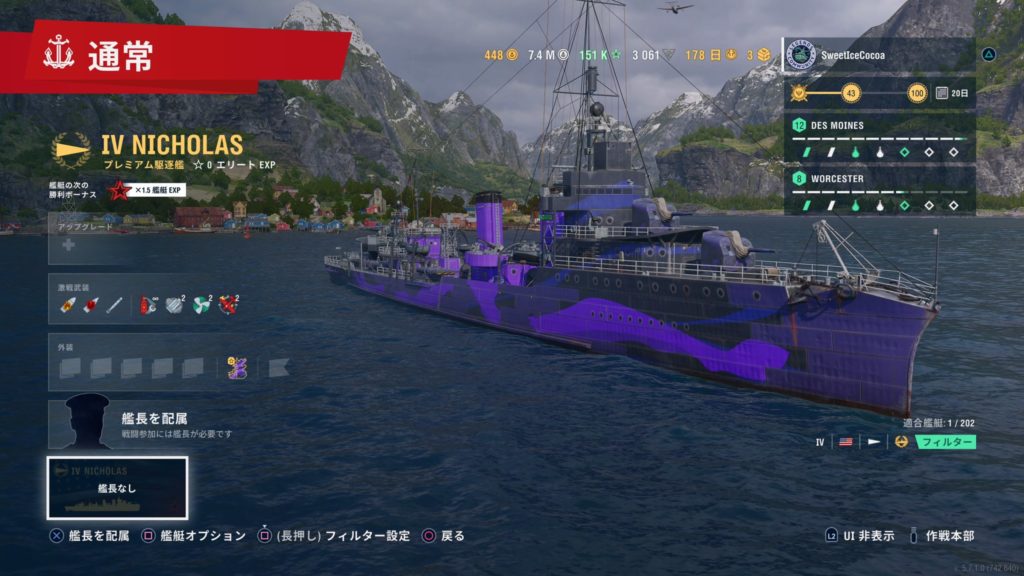Choose the smoke generator consumable
Screen dimensions: 1024x576
[x=175, y=305]
